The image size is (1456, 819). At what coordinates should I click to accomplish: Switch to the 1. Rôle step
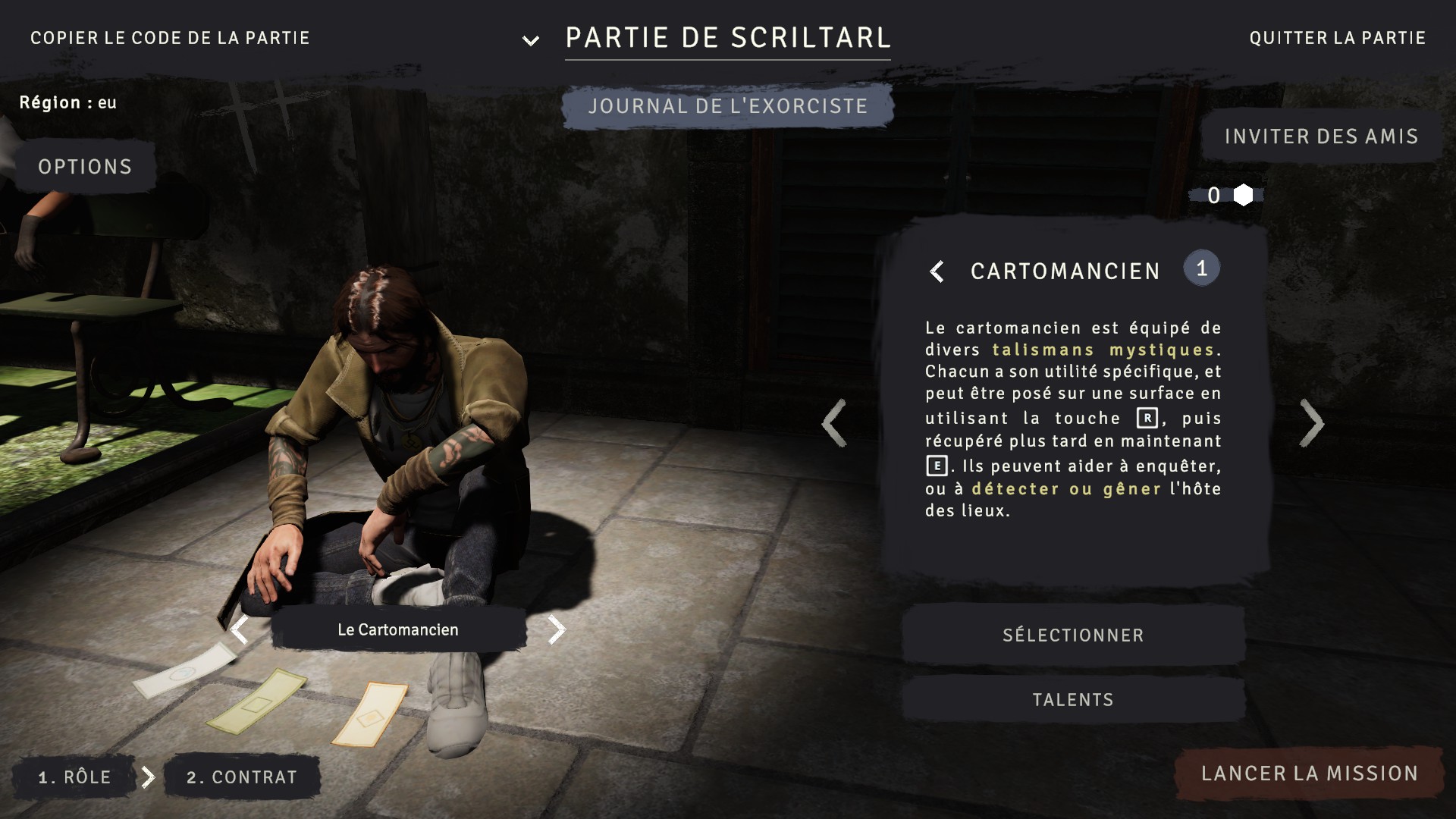pyautogui.click(x=74, y=777)
